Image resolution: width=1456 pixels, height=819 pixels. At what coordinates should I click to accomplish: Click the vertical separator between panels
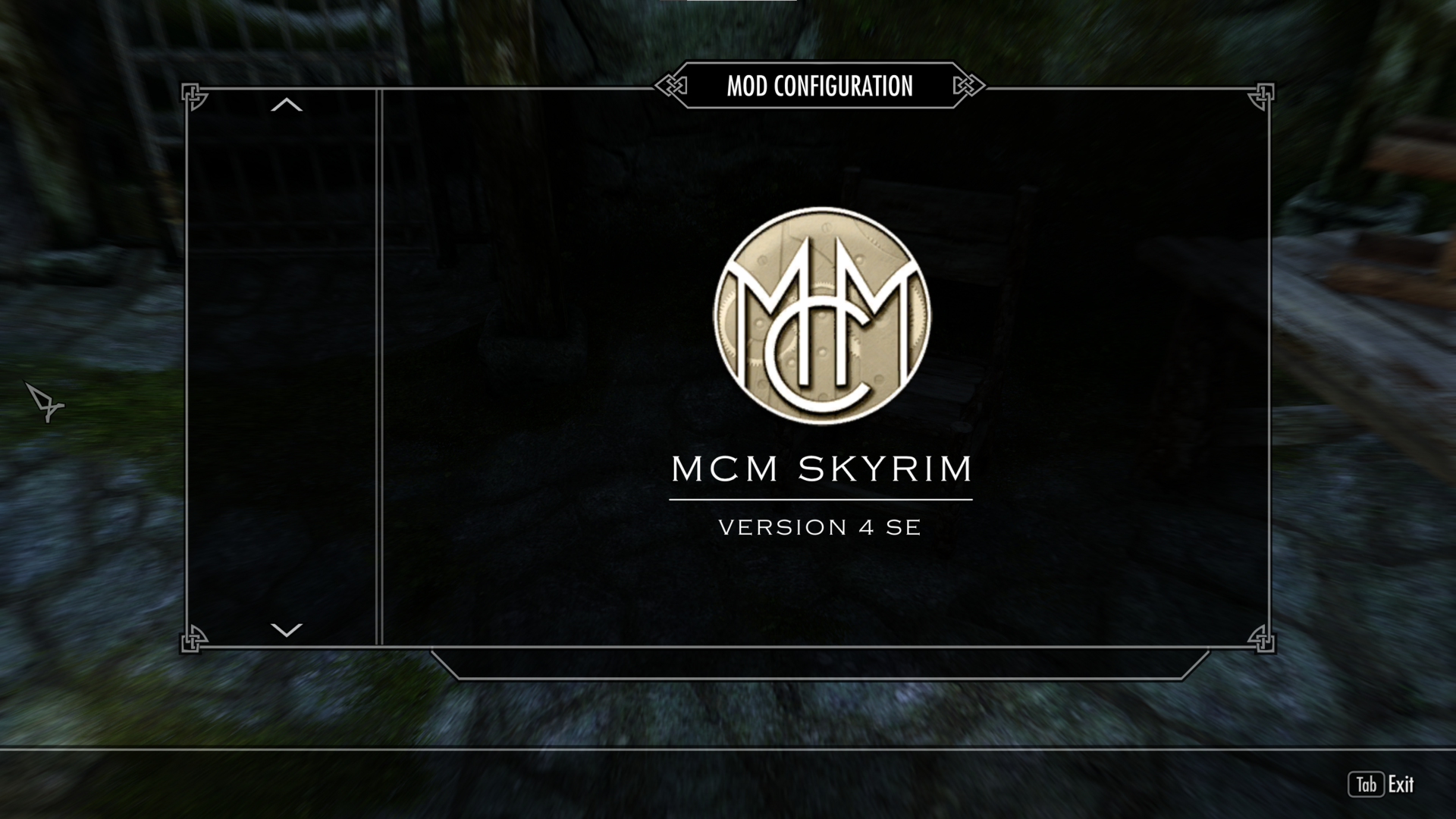pyautogui.click(x=377, y=364)
